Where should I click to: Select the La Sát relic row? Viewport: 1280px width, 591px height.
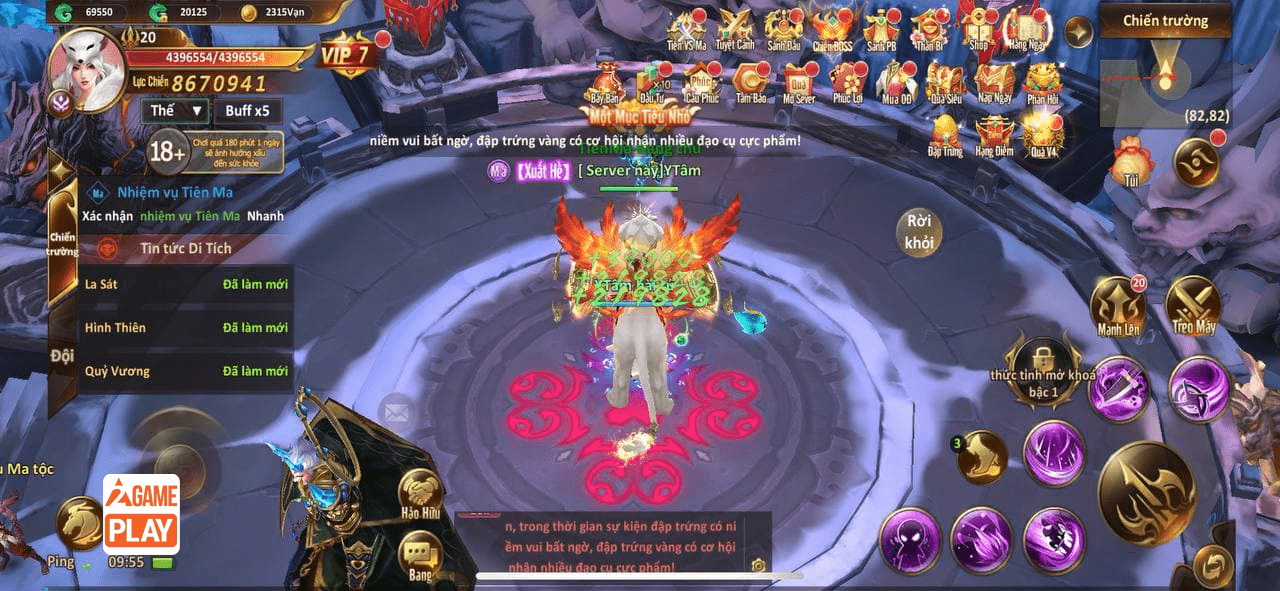tap(186, 284)
